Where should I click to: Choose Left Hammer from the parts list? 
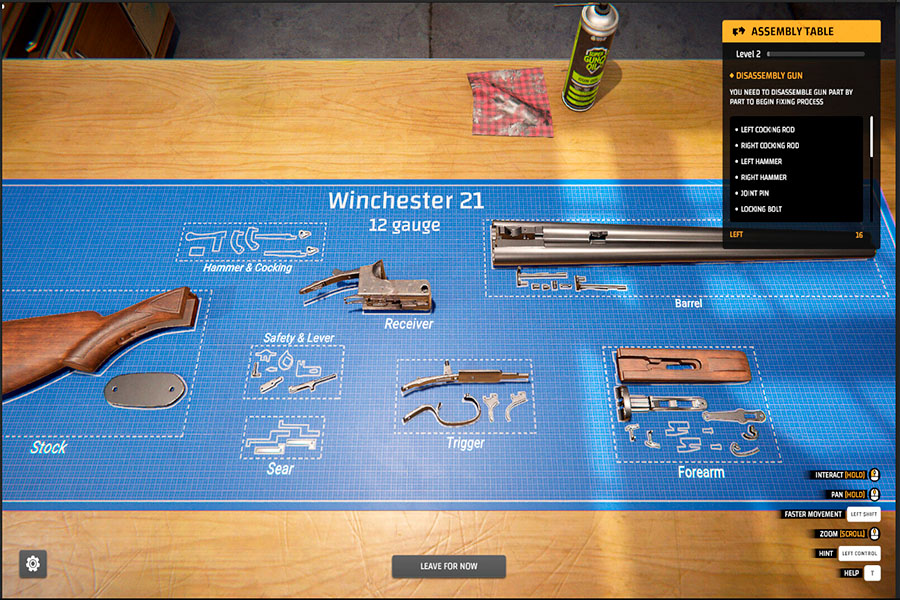761,161
